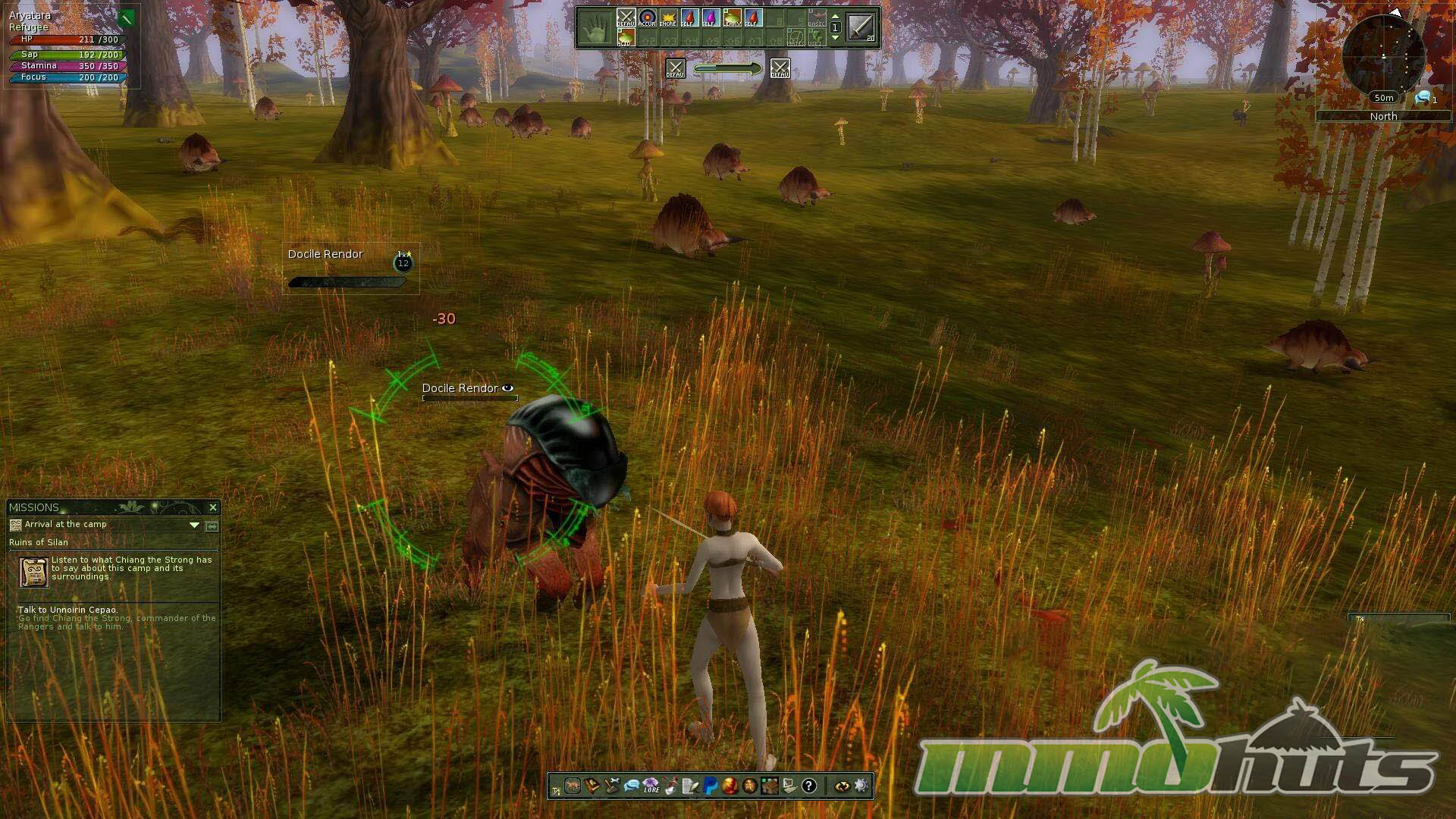Select the Acid spell slot

(625, 39)
